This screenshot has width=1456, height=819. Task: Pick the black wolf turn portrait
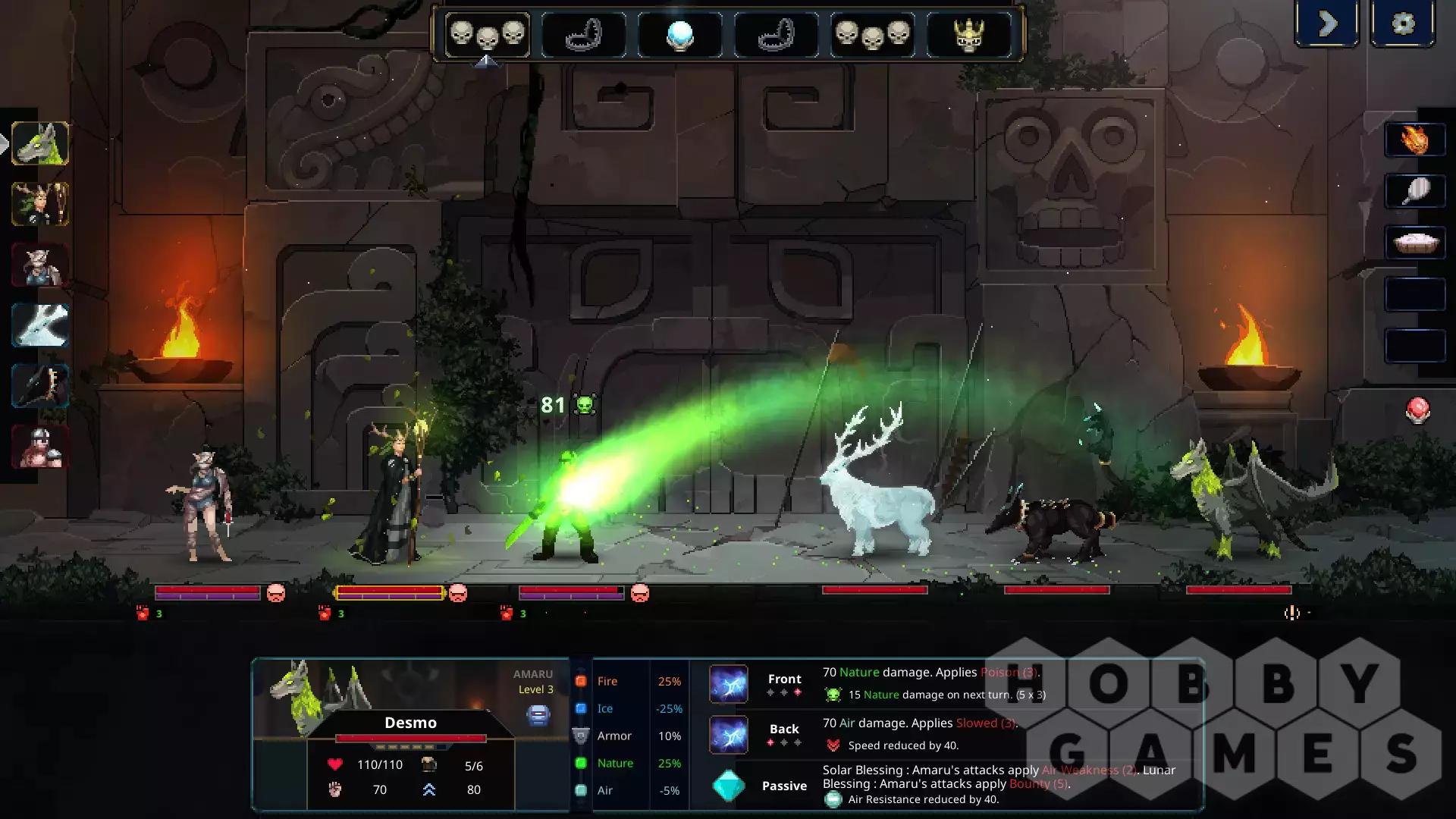(40, 386)
